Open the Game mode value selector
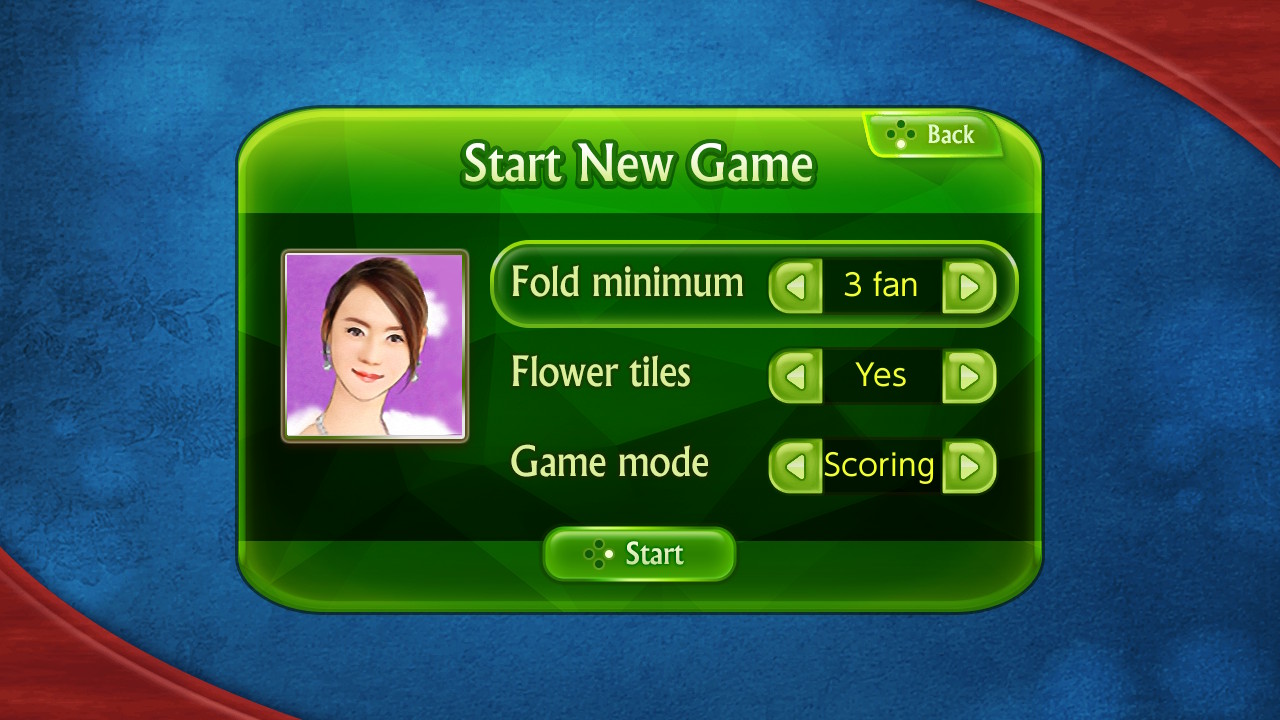 coord(878,464)
